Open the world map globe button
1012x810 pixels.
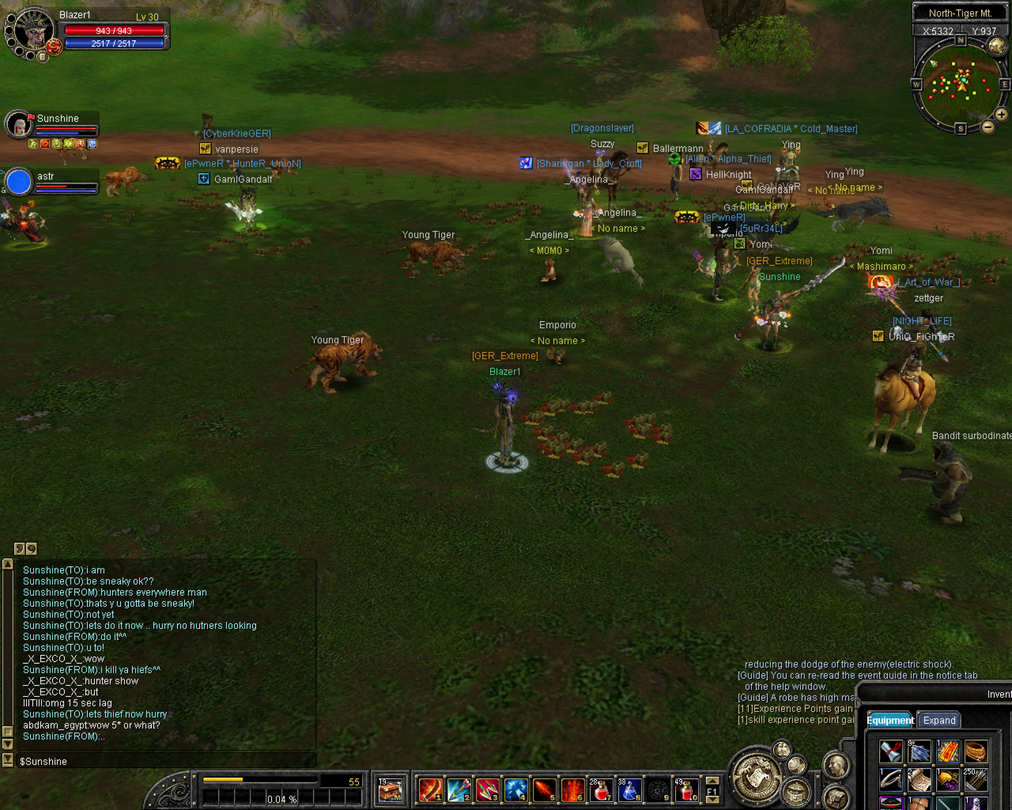tap(996, 46)
